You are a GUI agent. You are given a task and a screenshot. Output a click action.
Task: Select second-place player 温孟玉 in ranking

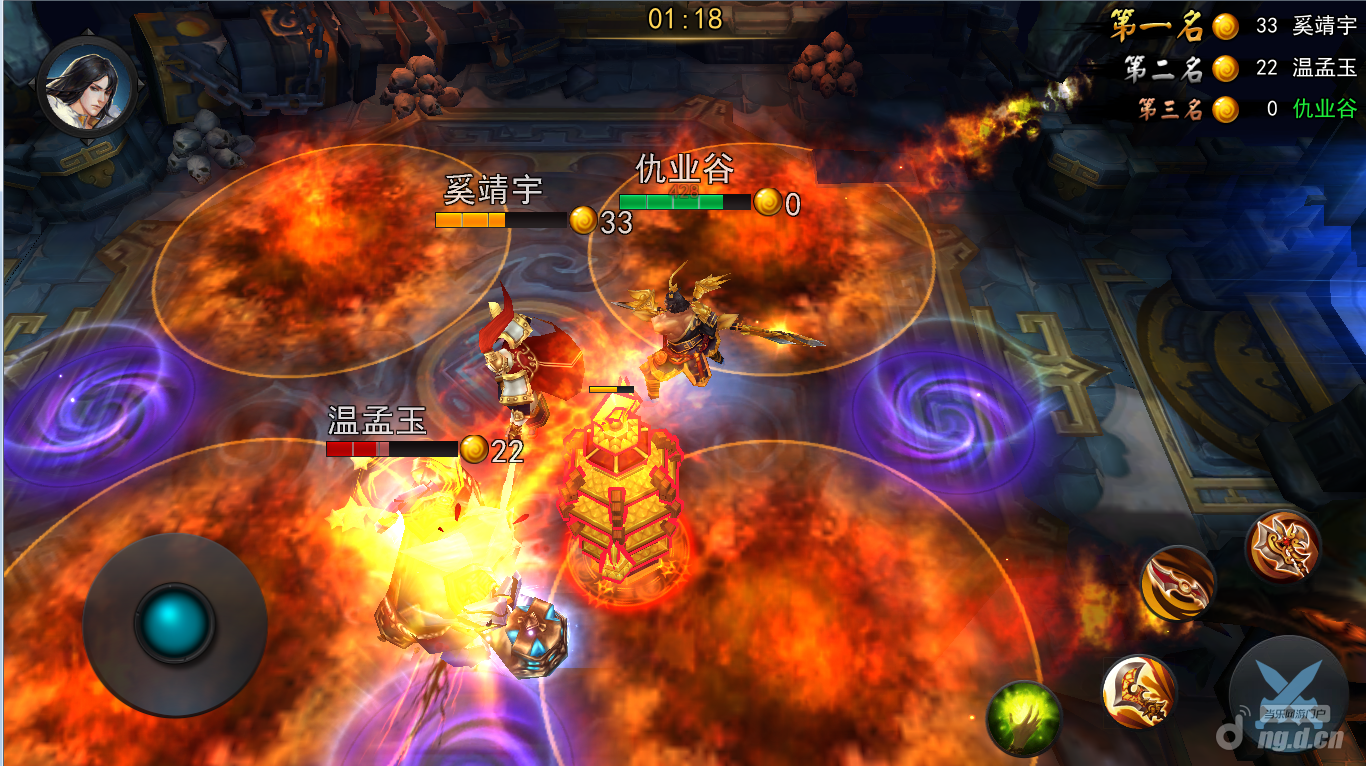pyautogui.click(x=1324, y=68)
